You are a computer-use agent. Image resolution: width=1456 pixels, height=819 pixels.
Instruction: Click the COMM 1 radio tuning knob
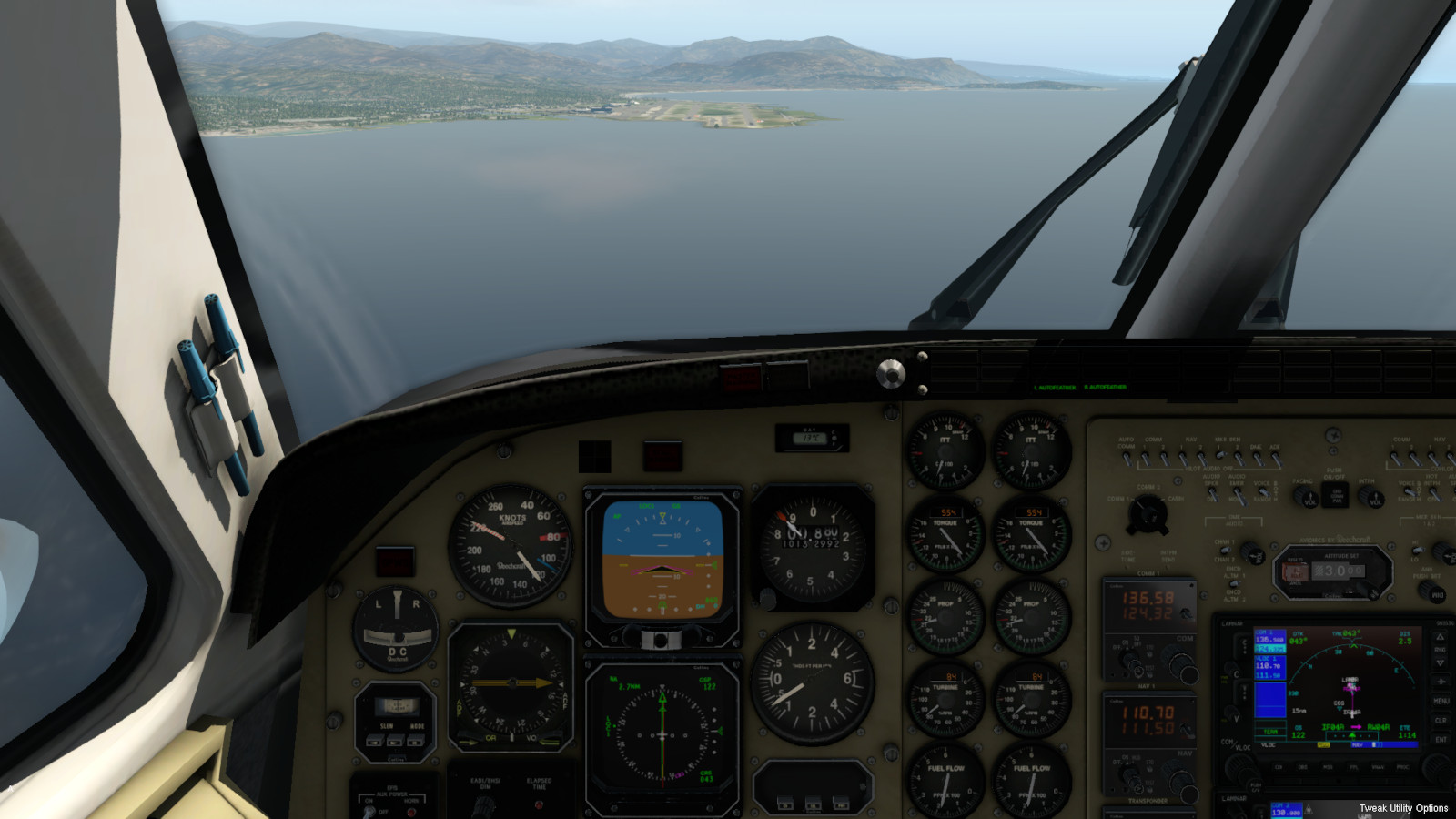point(1180,670)
